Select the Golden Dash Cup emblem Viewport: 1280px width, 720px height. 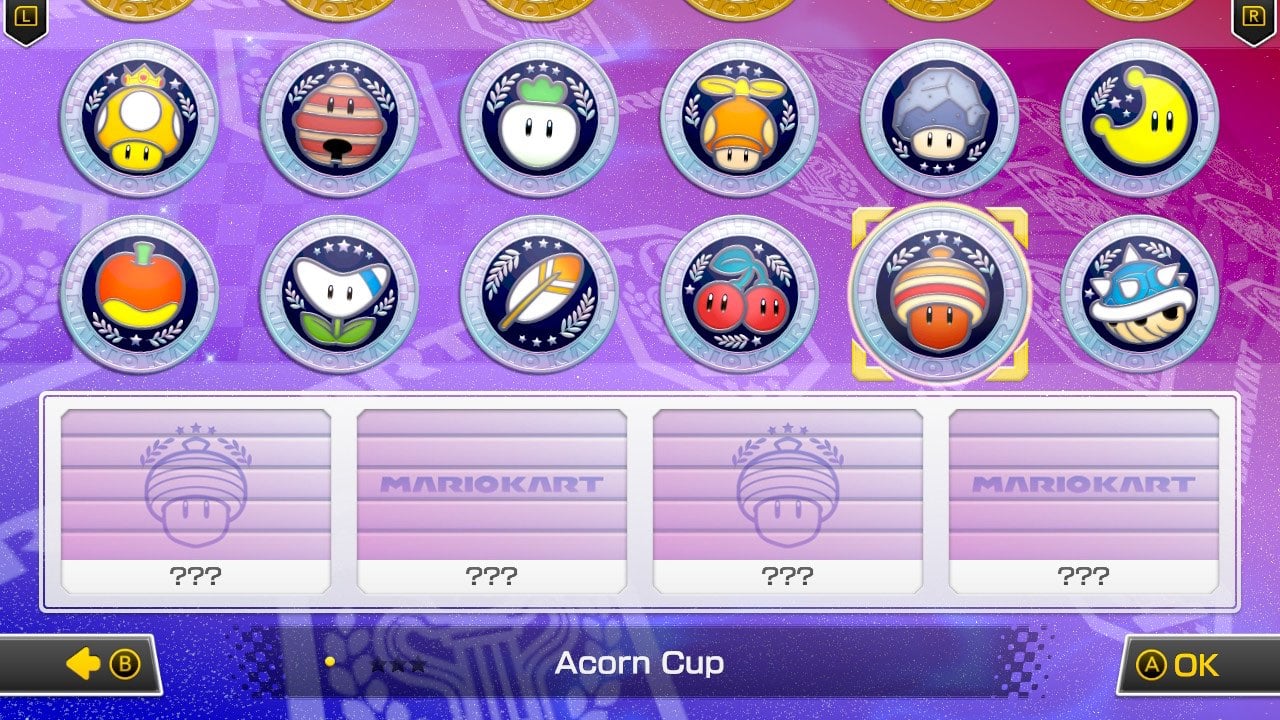coord(140,117)
